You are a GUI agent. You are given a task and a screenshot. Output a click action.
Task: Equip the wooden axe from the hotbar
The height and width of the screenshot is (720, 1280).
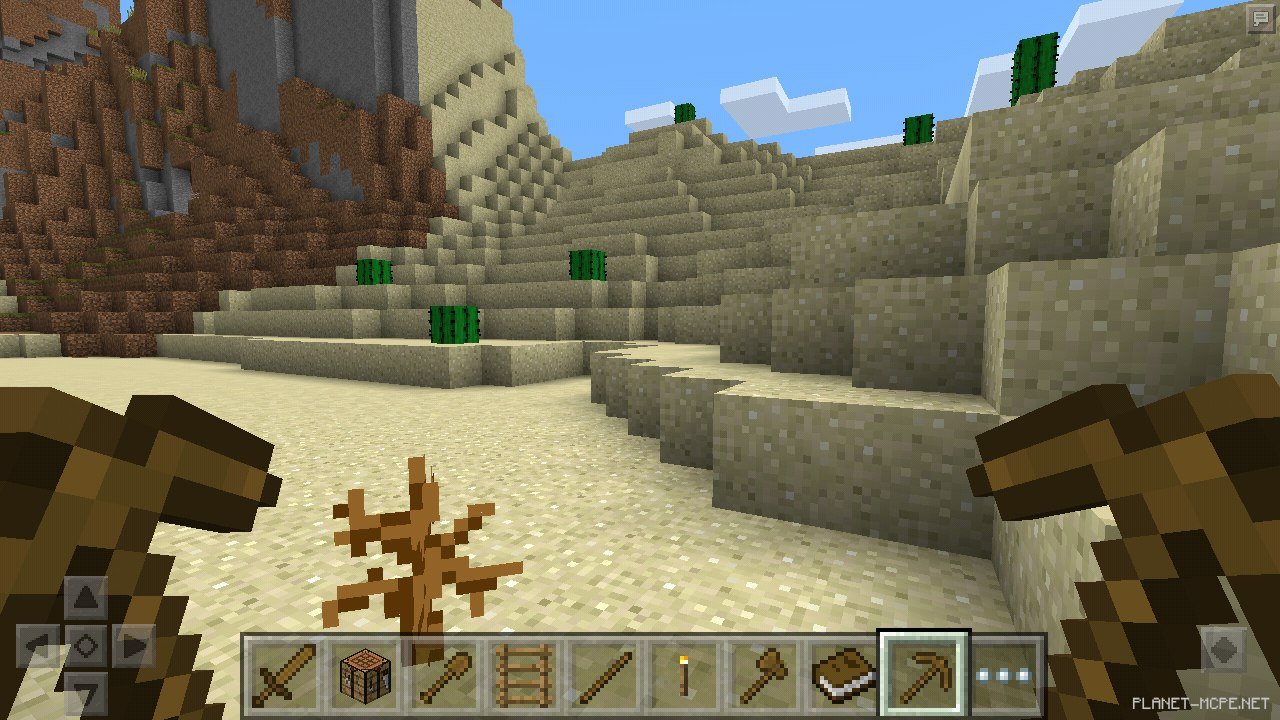(764, 673)
